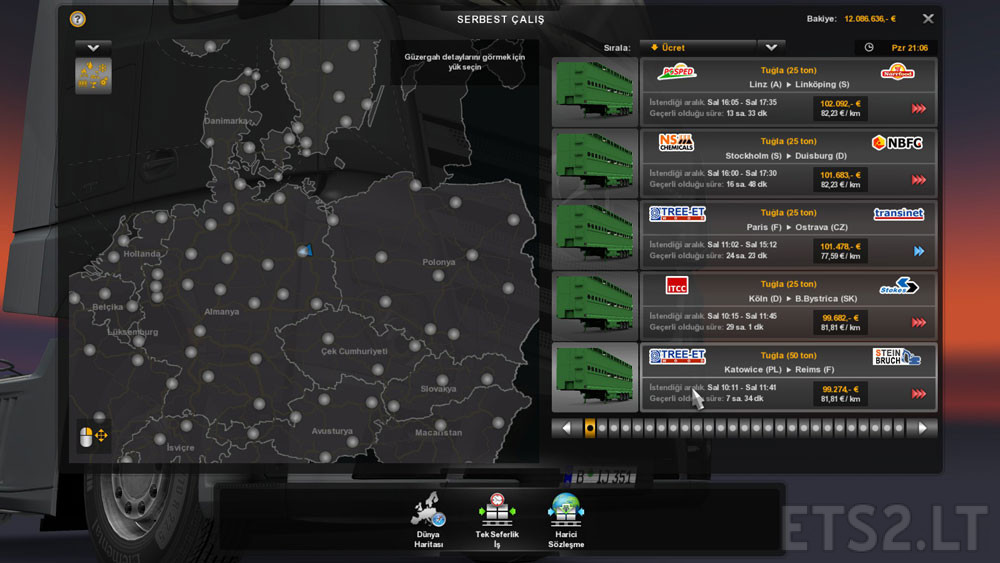The height and width of the screenshot is (563, 1000).
Task: Collapse the map panel arrow button
Action: [x=93, y=47]
